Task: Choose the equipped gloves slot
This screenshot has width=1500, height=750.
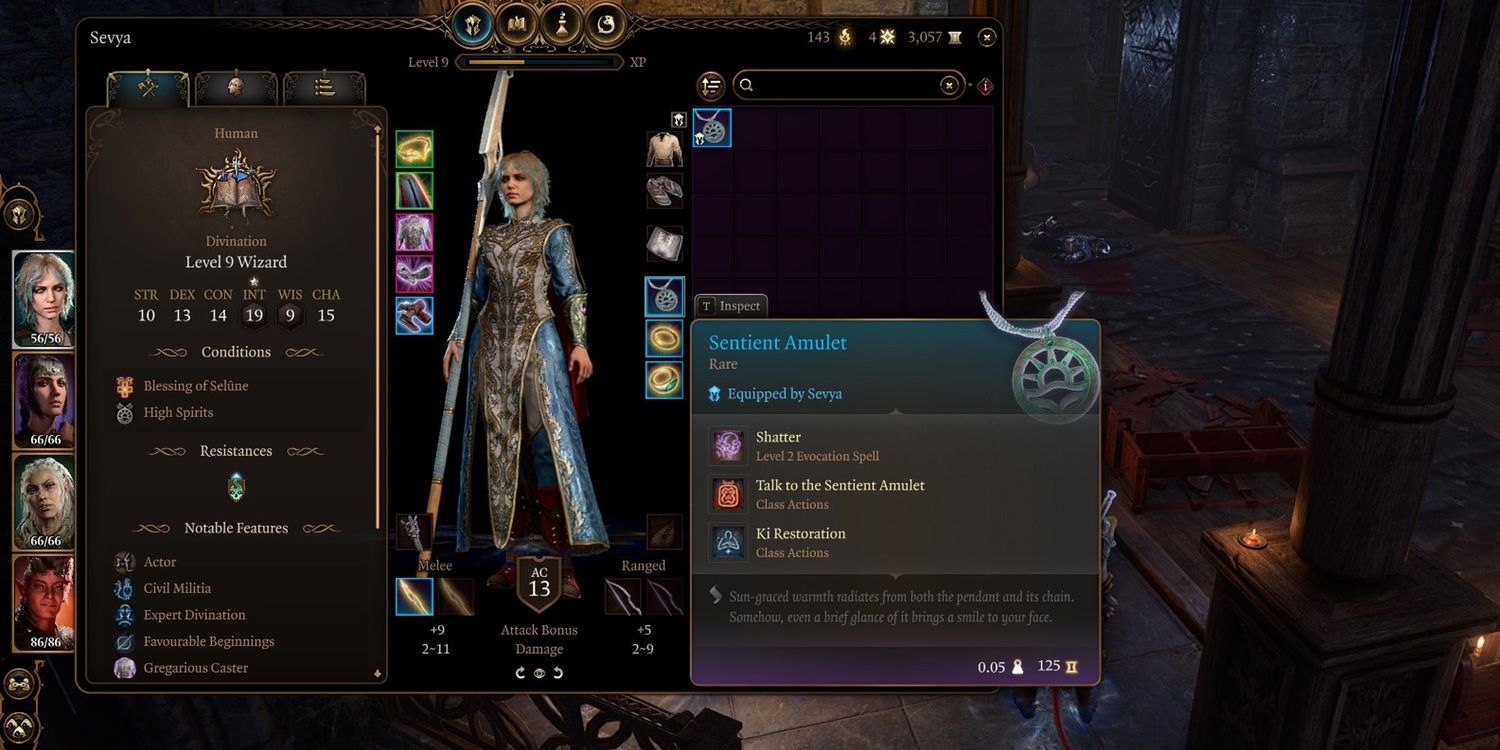Action: (414, 273)
